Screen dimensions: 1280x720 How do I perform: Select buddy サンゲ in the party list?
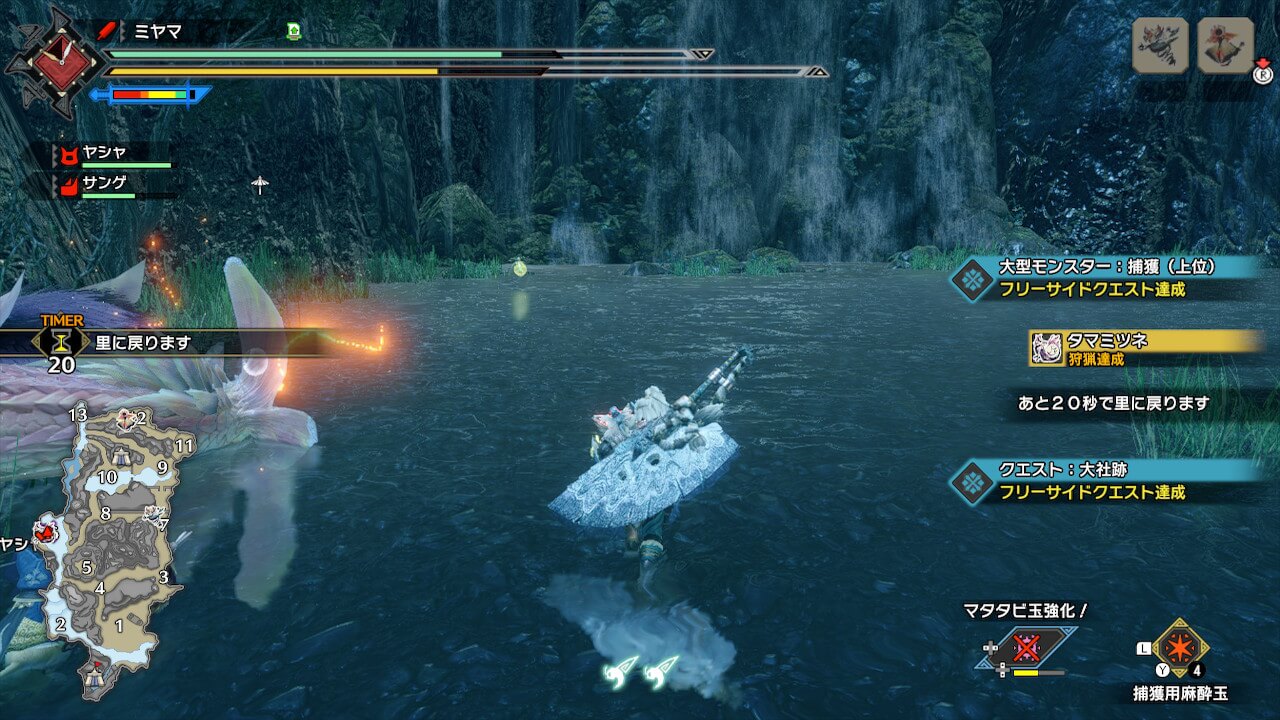click(x=108, y=184)
